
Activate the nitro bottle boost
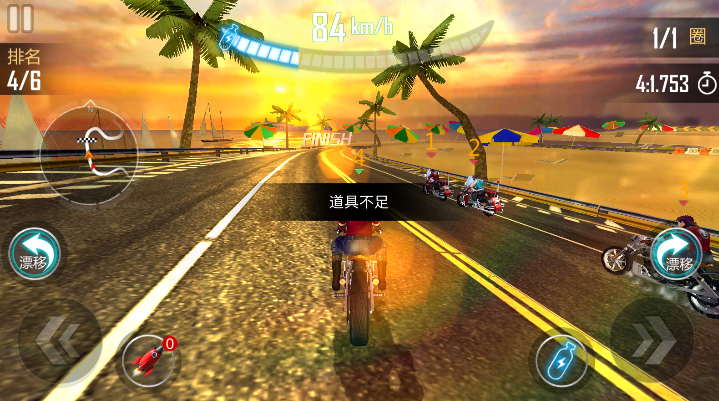562,359
